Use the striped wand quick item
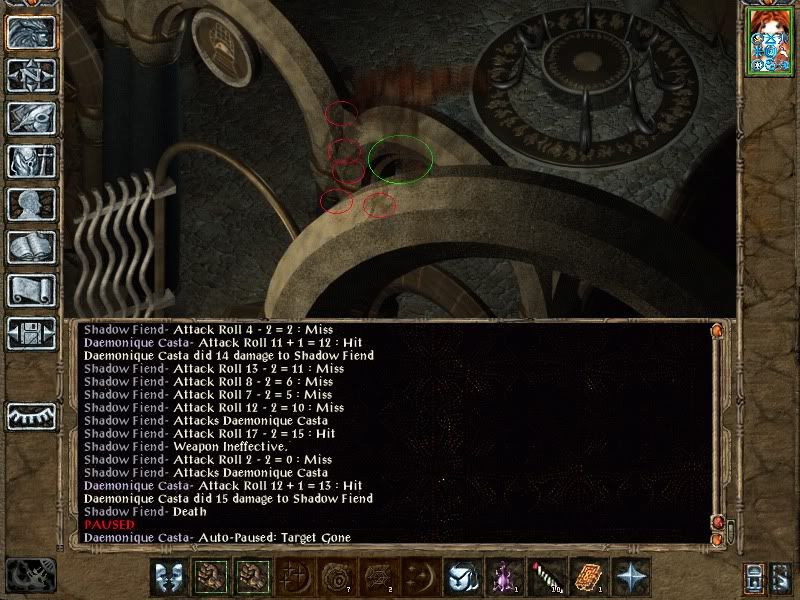Screen dimensions: 800x600 pyautogui.click(x=545, y=578)
